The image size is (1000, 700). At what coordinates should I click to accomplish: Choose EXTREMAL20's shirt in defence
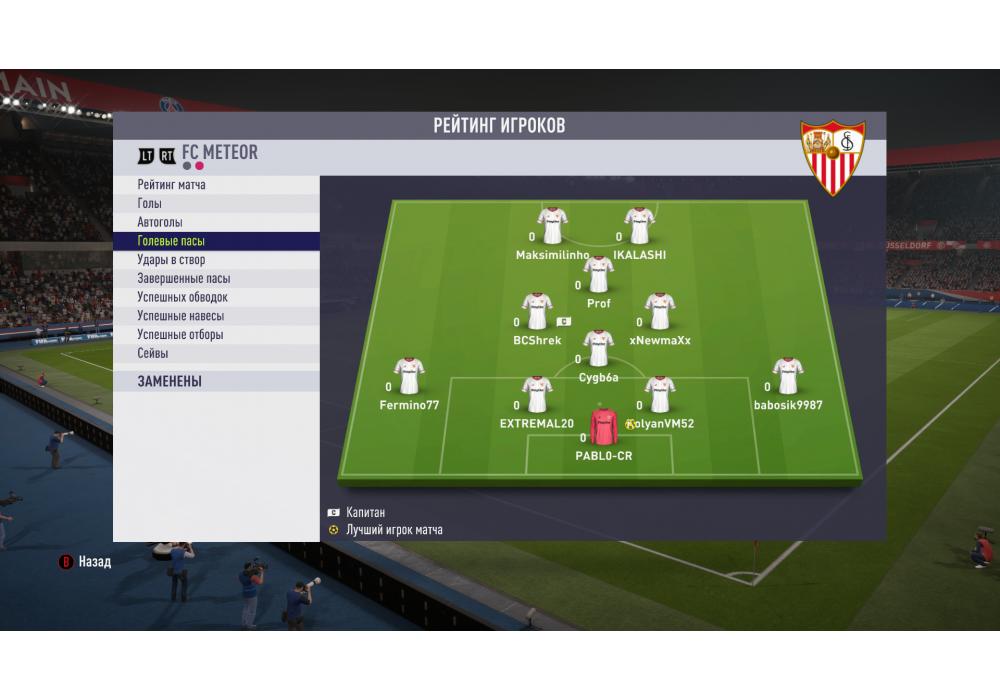point(538,395)
